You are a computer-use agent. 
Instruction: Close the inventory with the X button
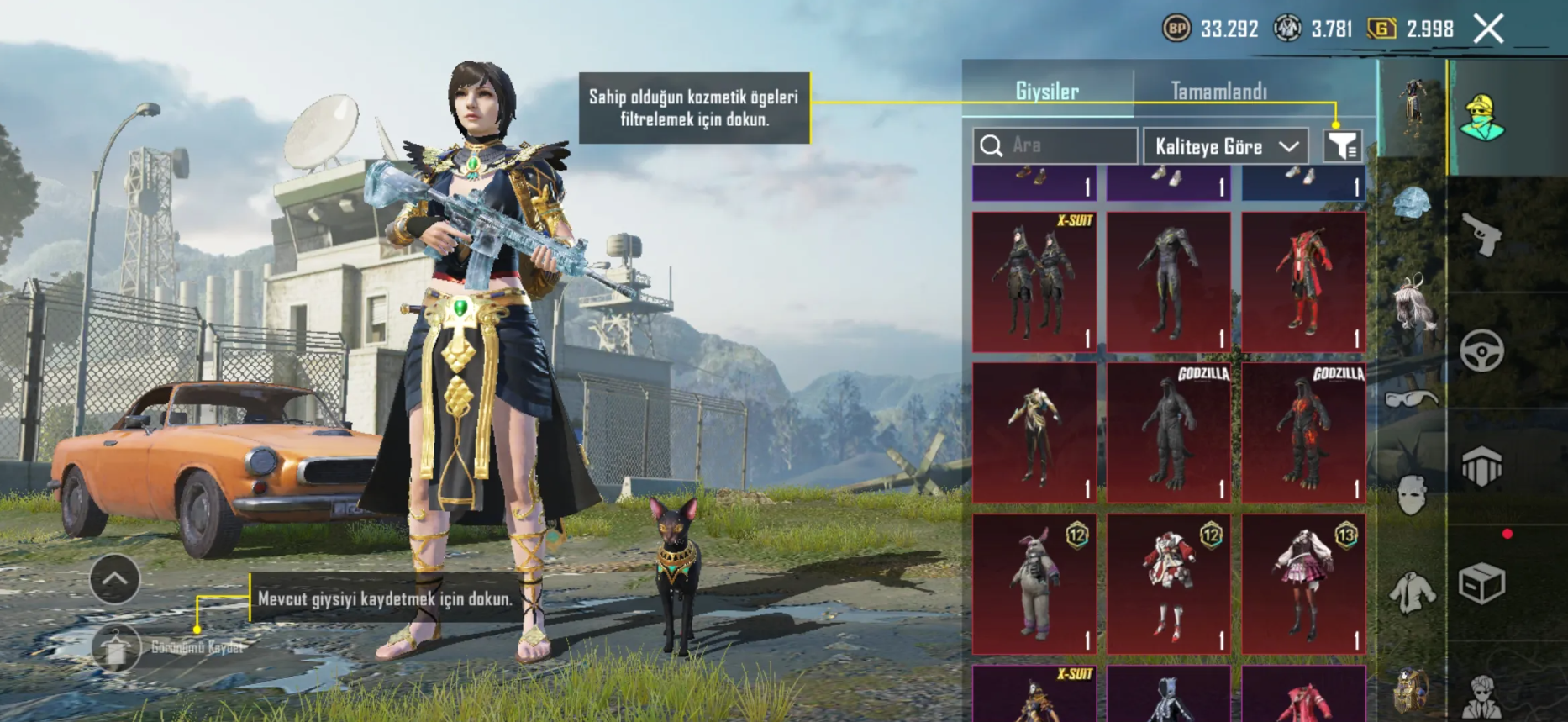click(1488, 29)
